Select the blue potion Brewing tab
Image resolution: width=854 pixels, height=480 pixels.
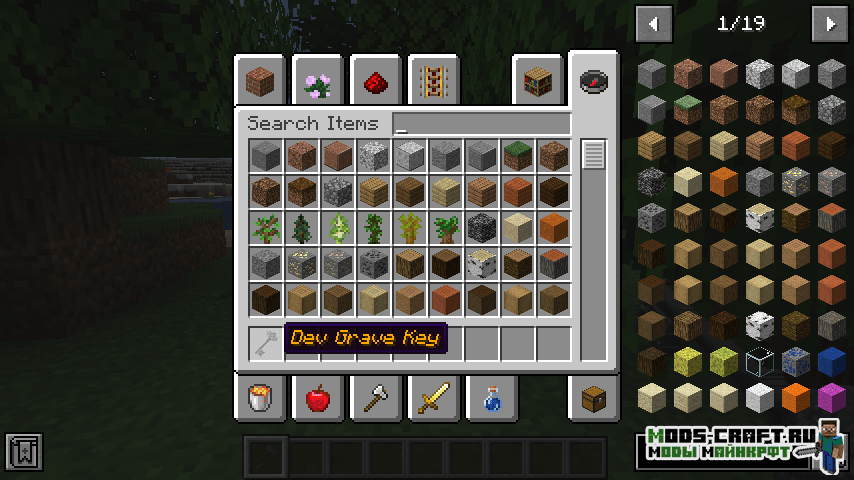(492, 399)
